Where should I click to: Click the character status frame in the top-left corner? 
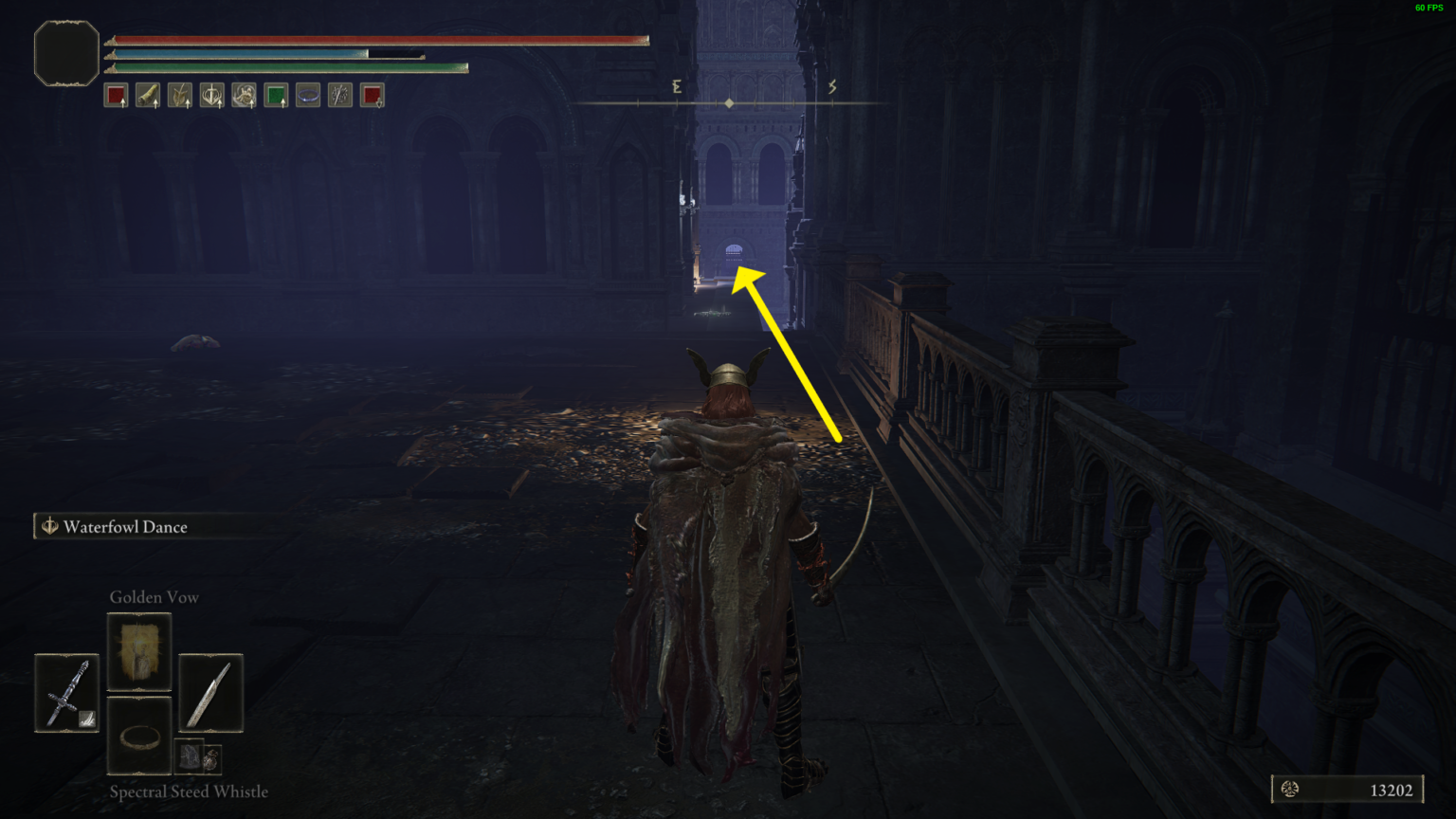click(x=65, y=54)
